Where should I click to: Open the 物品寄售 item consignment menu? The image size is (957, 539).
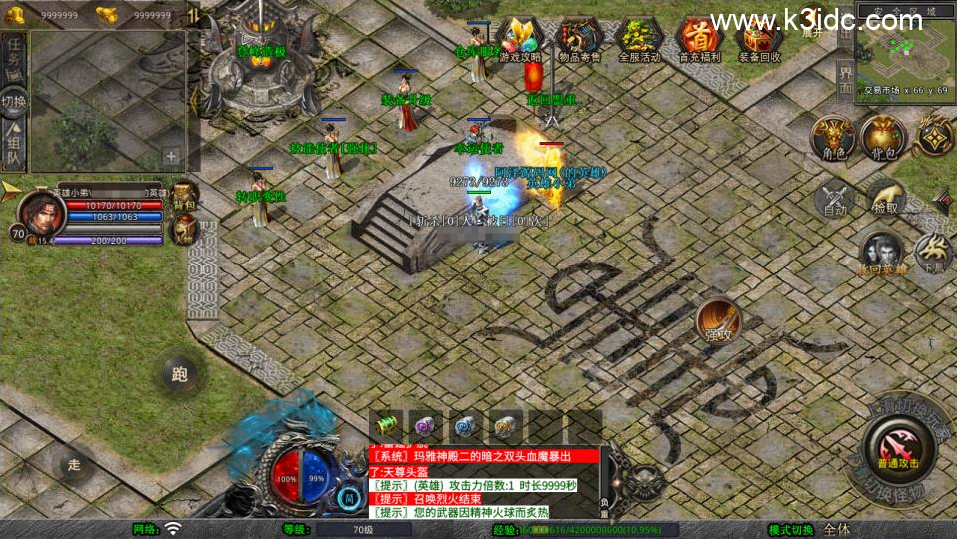[579, 40]
